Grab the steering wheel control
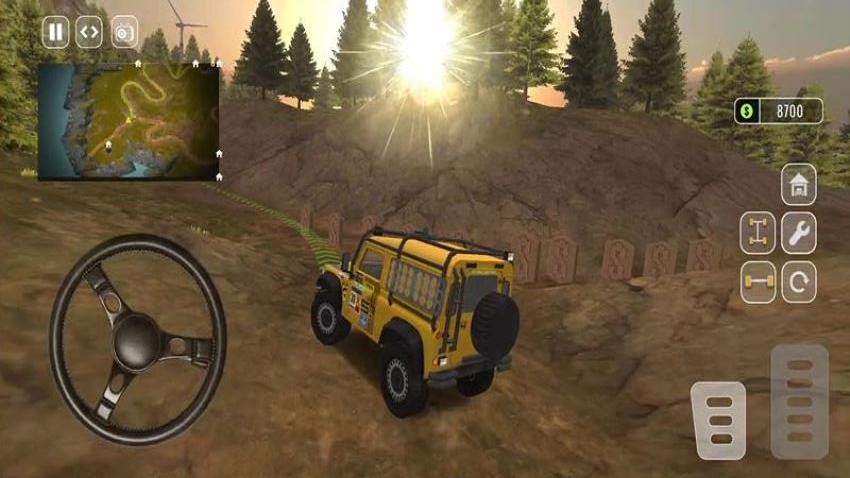Screen dimensions: 850x478 click(x=138, y=339)
